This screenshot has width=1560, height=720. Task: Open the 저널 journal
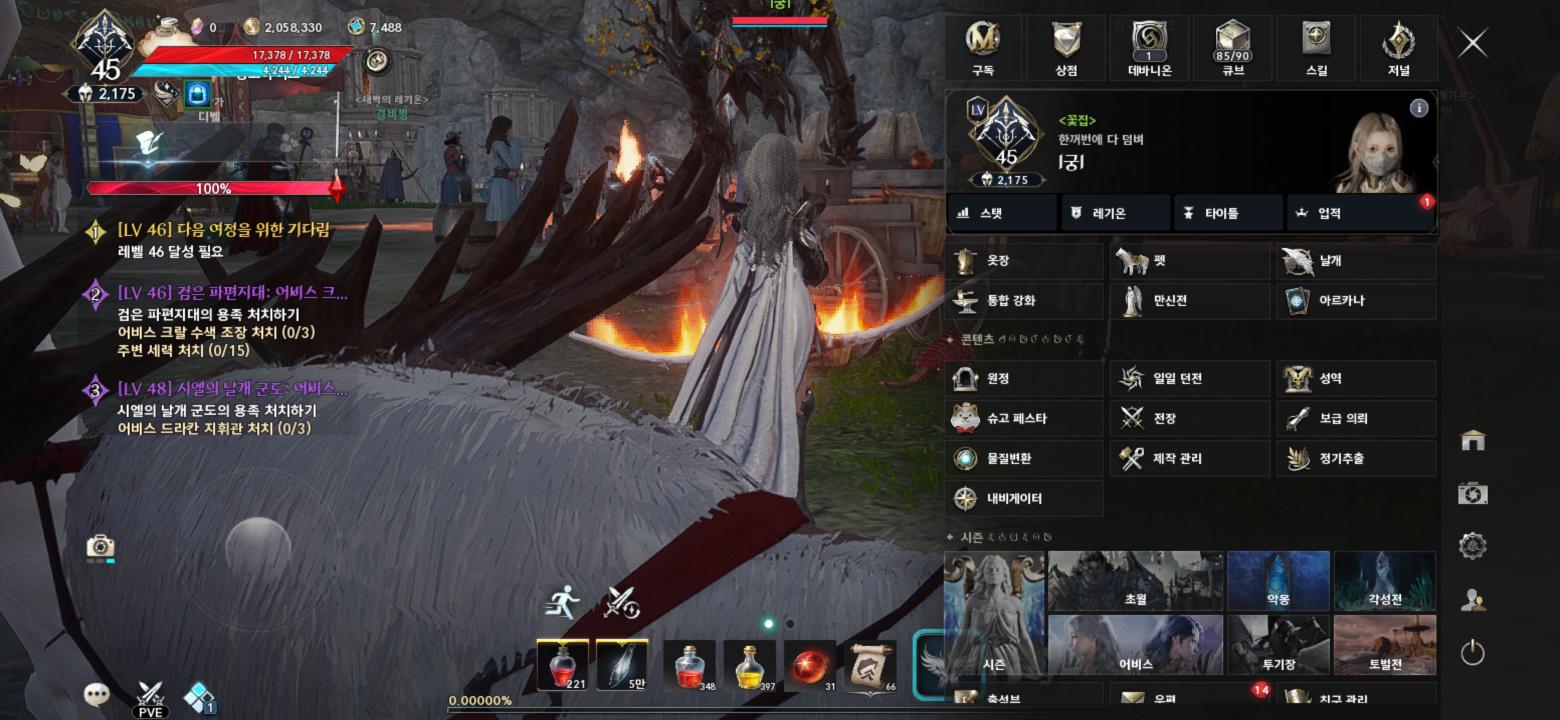pos(1398,48)
